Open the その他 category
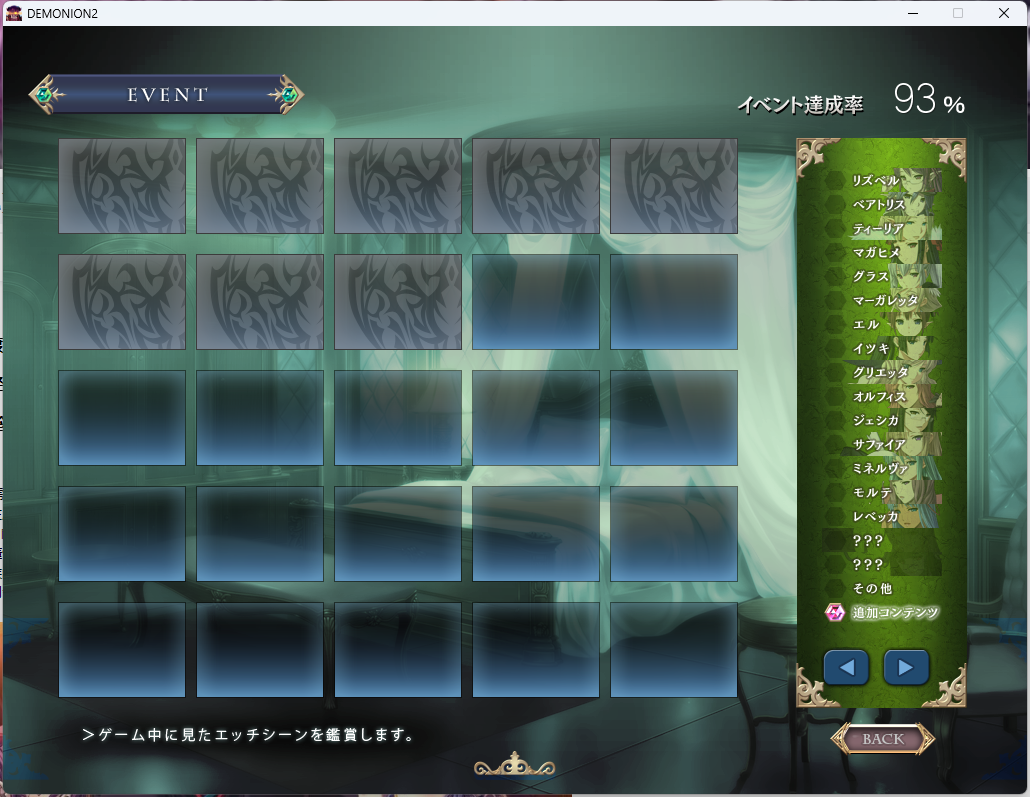The image size is (1030, 797). pos(872,589)
